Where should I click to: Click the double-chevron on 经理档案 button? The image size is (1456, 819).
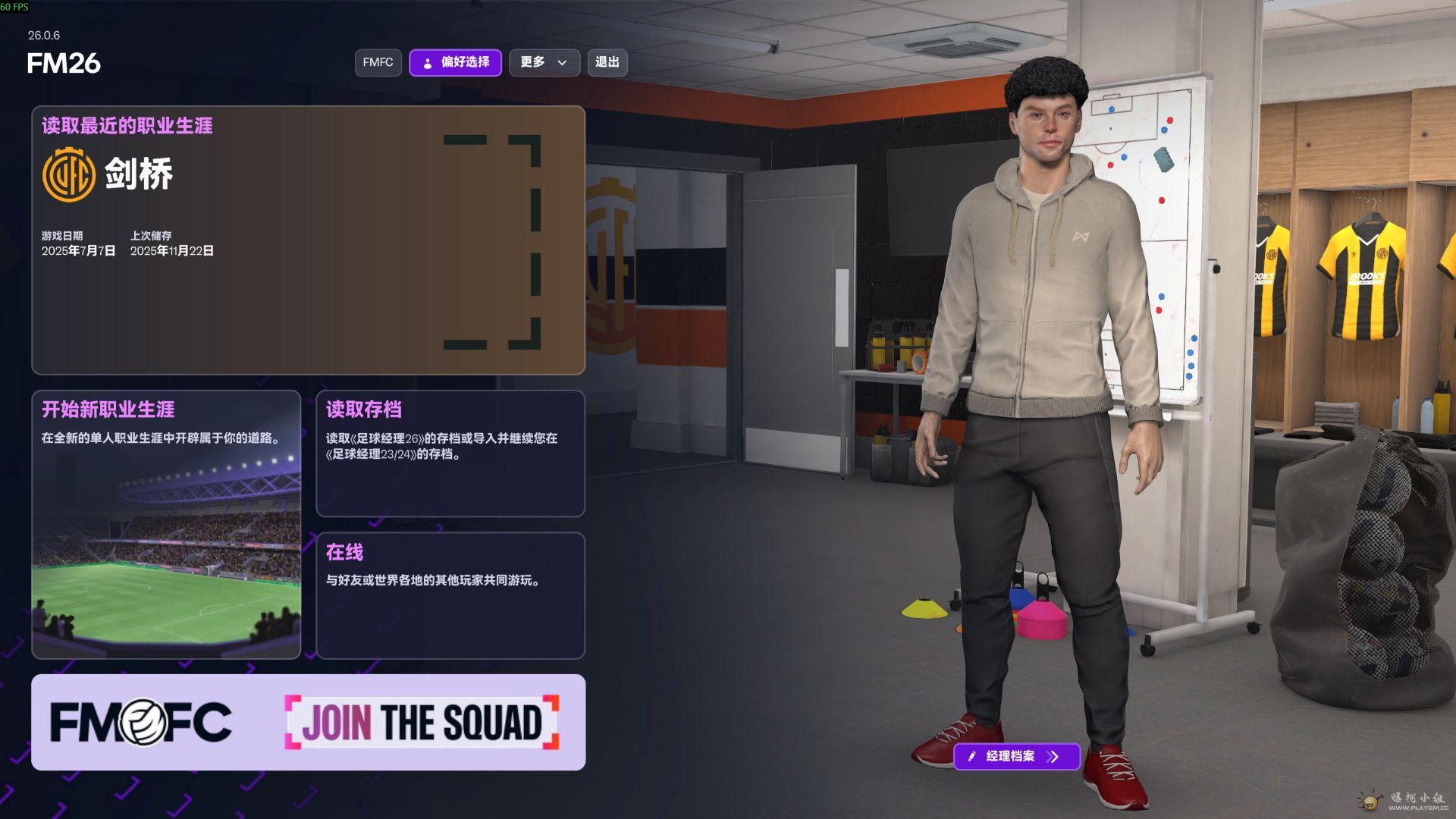tap(1053, 756)
